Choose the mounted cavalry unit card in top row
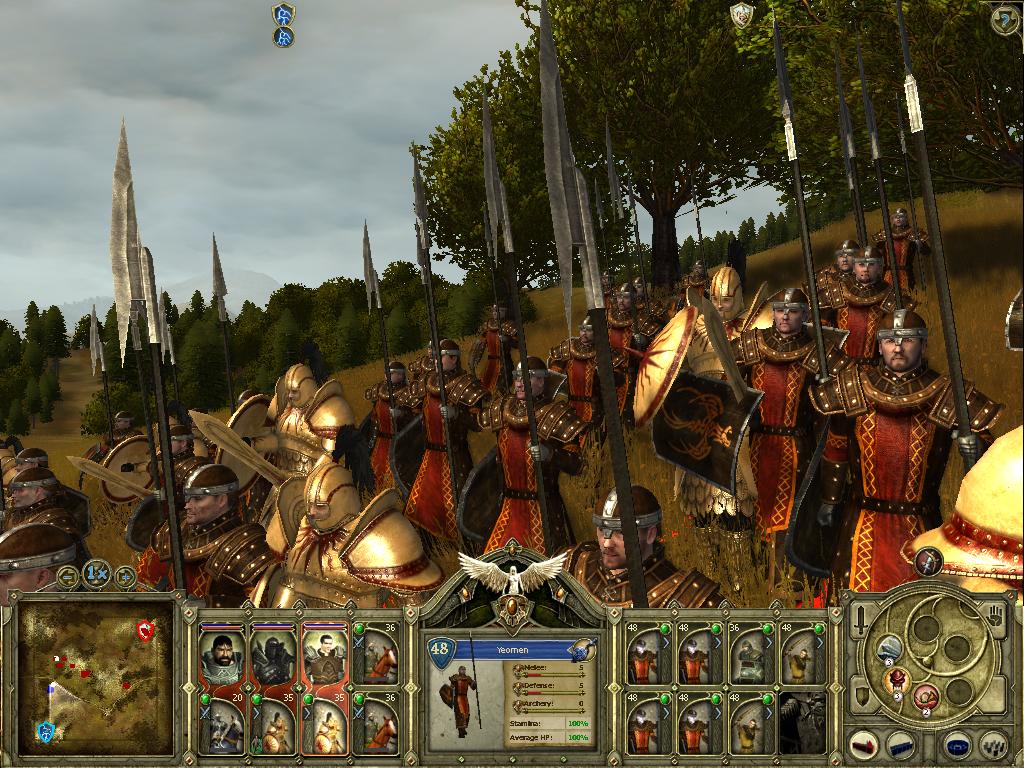1024x768 pixels. click(x=376, y=655)
